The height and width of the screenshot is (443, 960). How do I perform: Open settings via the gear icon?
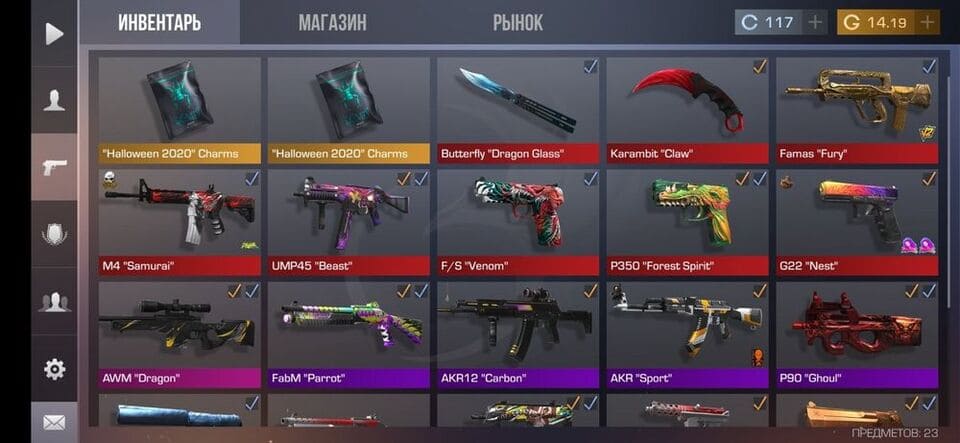click(x=54, y=369)
